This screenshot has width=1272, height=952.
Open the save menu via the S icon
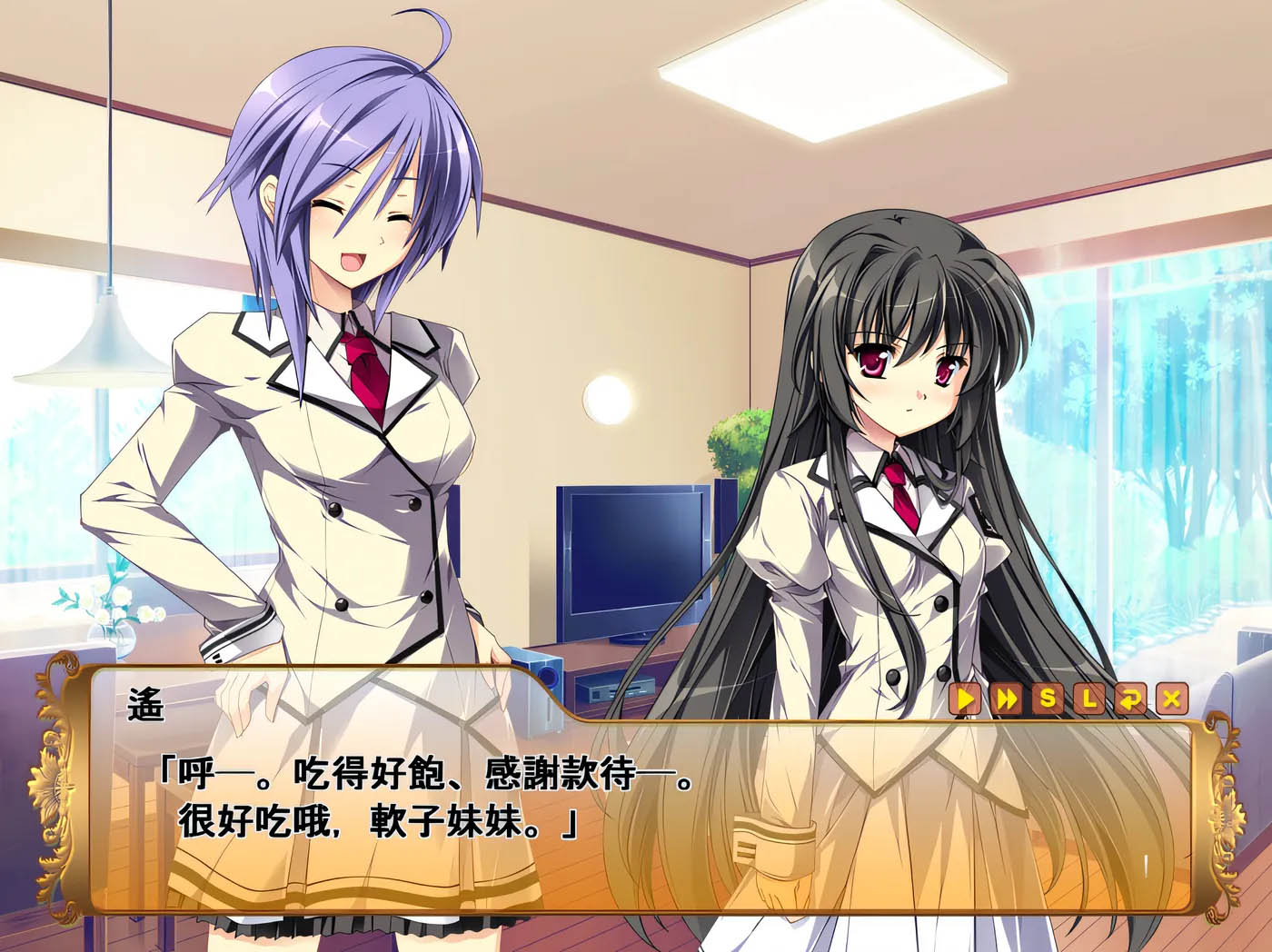click(1048, 699)
